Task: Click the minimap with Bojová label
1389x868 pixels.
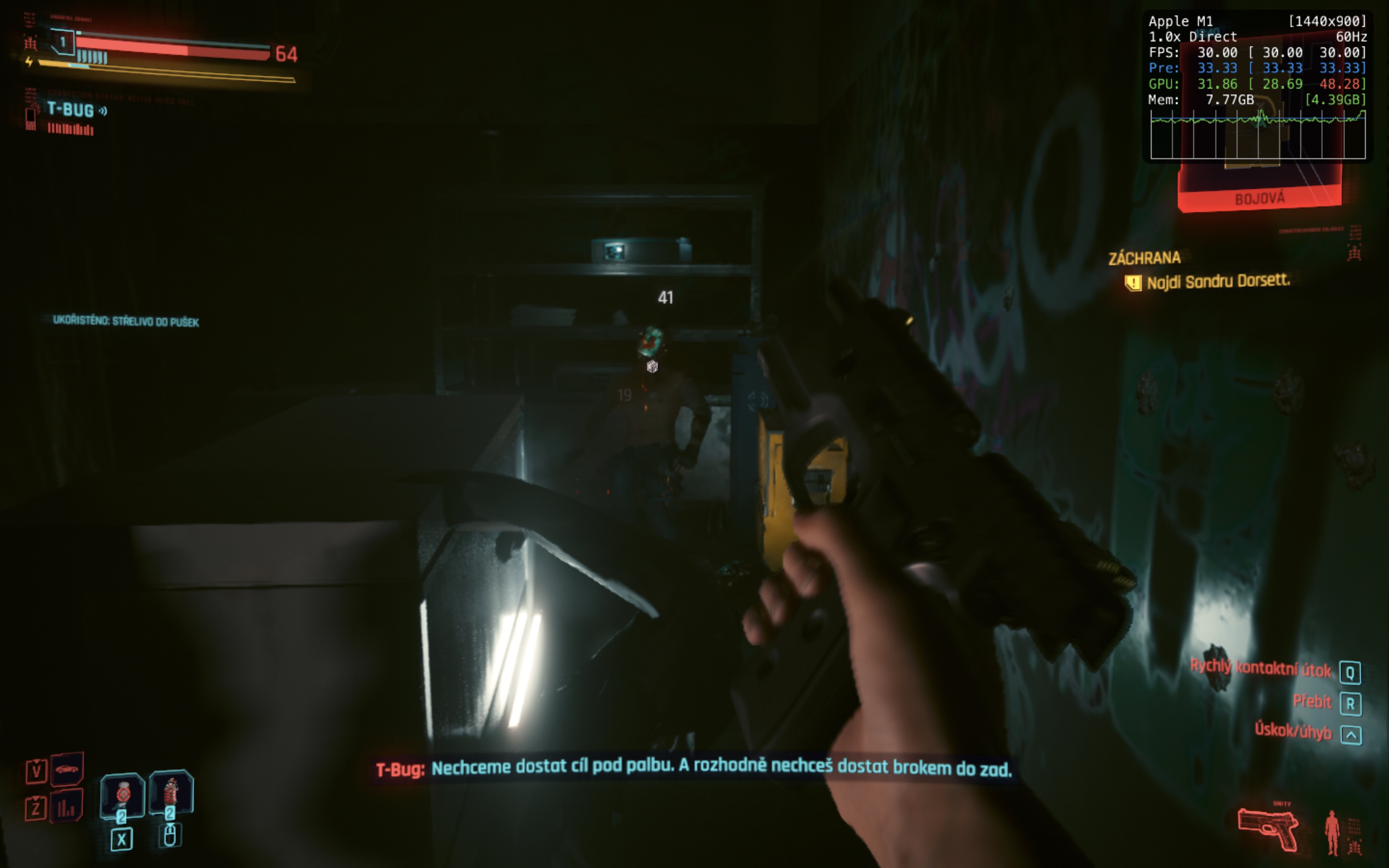Action: pos(1259,184)
